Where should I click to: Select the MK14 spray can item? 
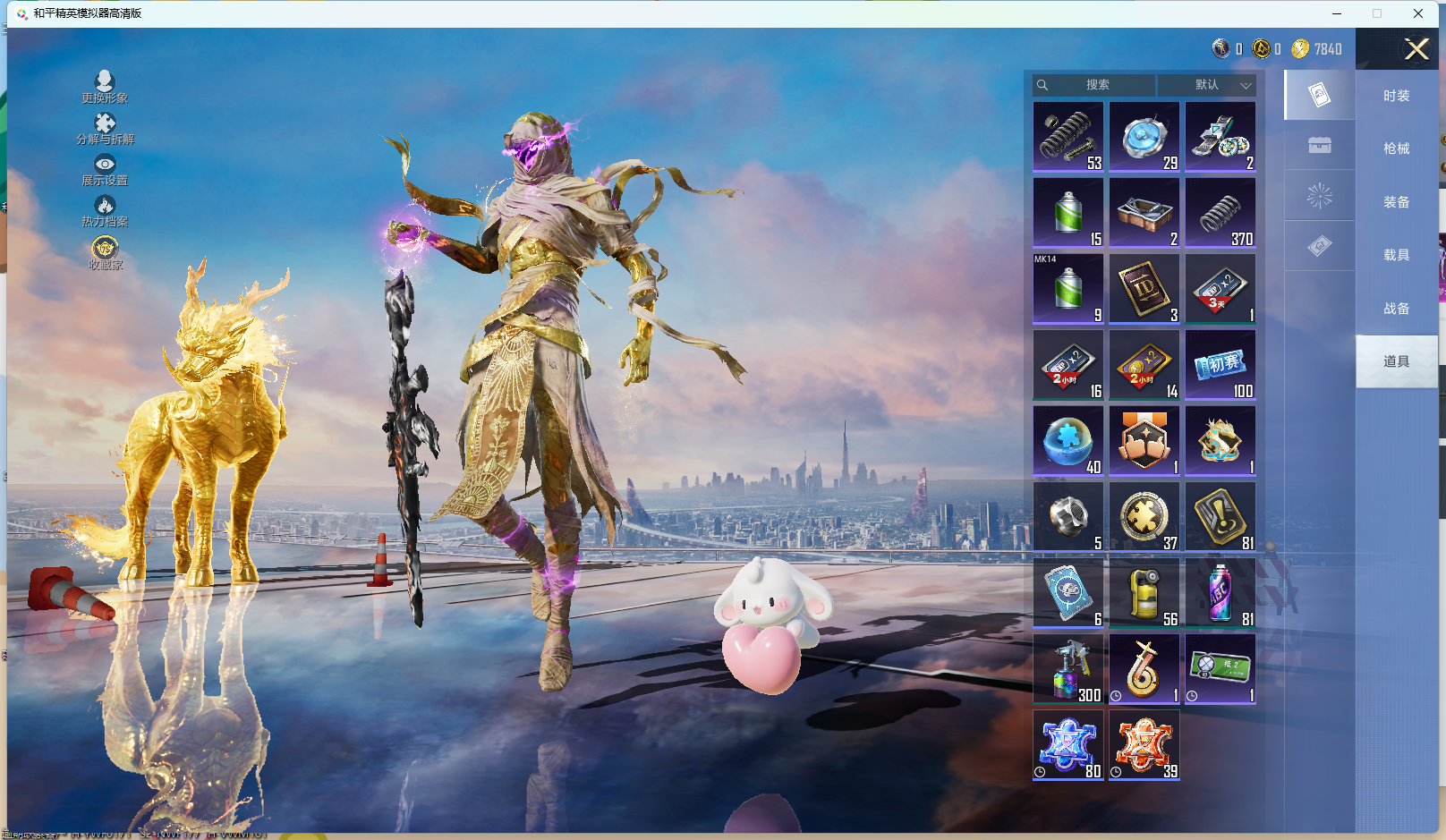pyautogui.click(x=1068, y=288)
